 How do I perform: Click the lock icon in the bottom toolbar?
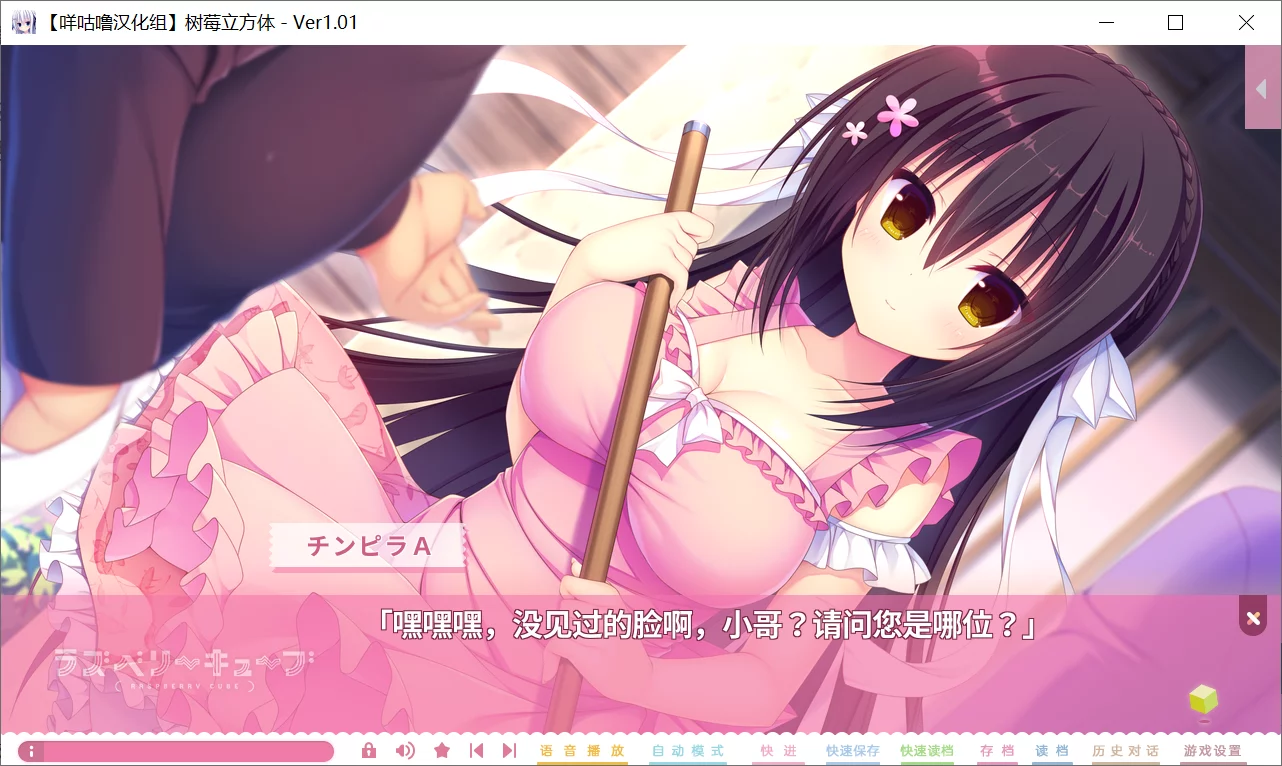click(x=369, y=749)
